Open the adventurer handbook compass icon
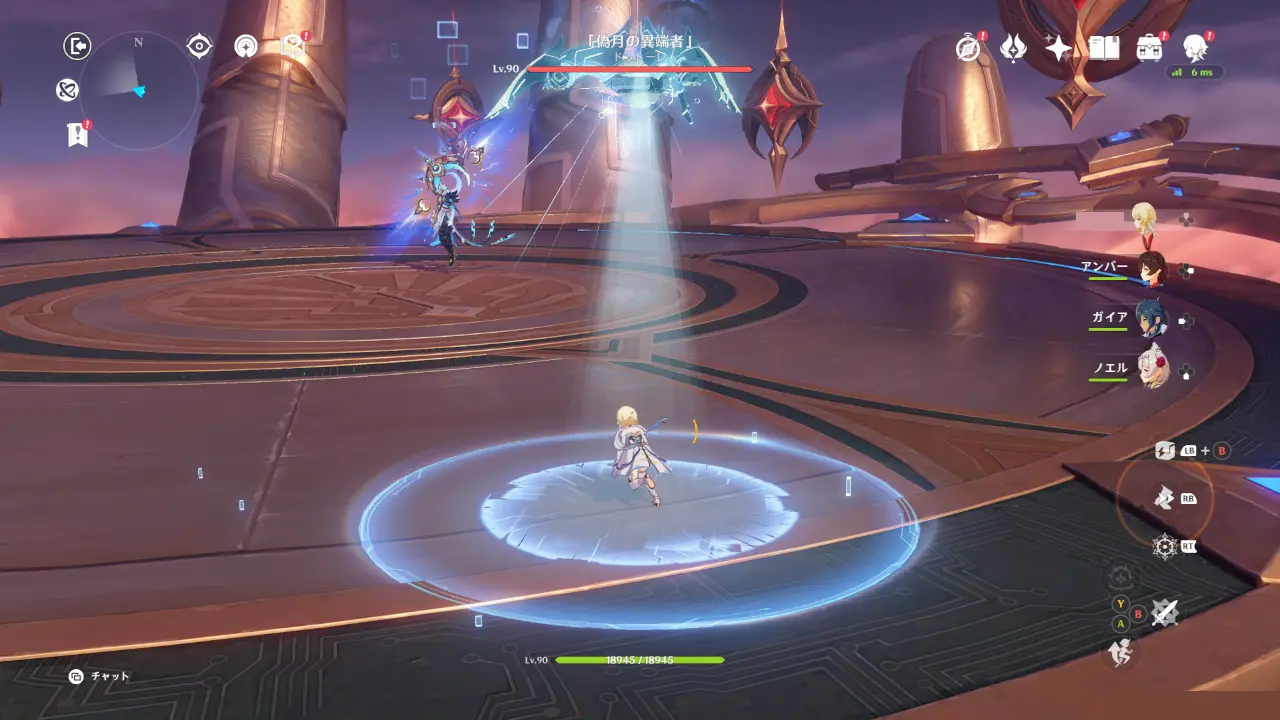 [968, 47]
